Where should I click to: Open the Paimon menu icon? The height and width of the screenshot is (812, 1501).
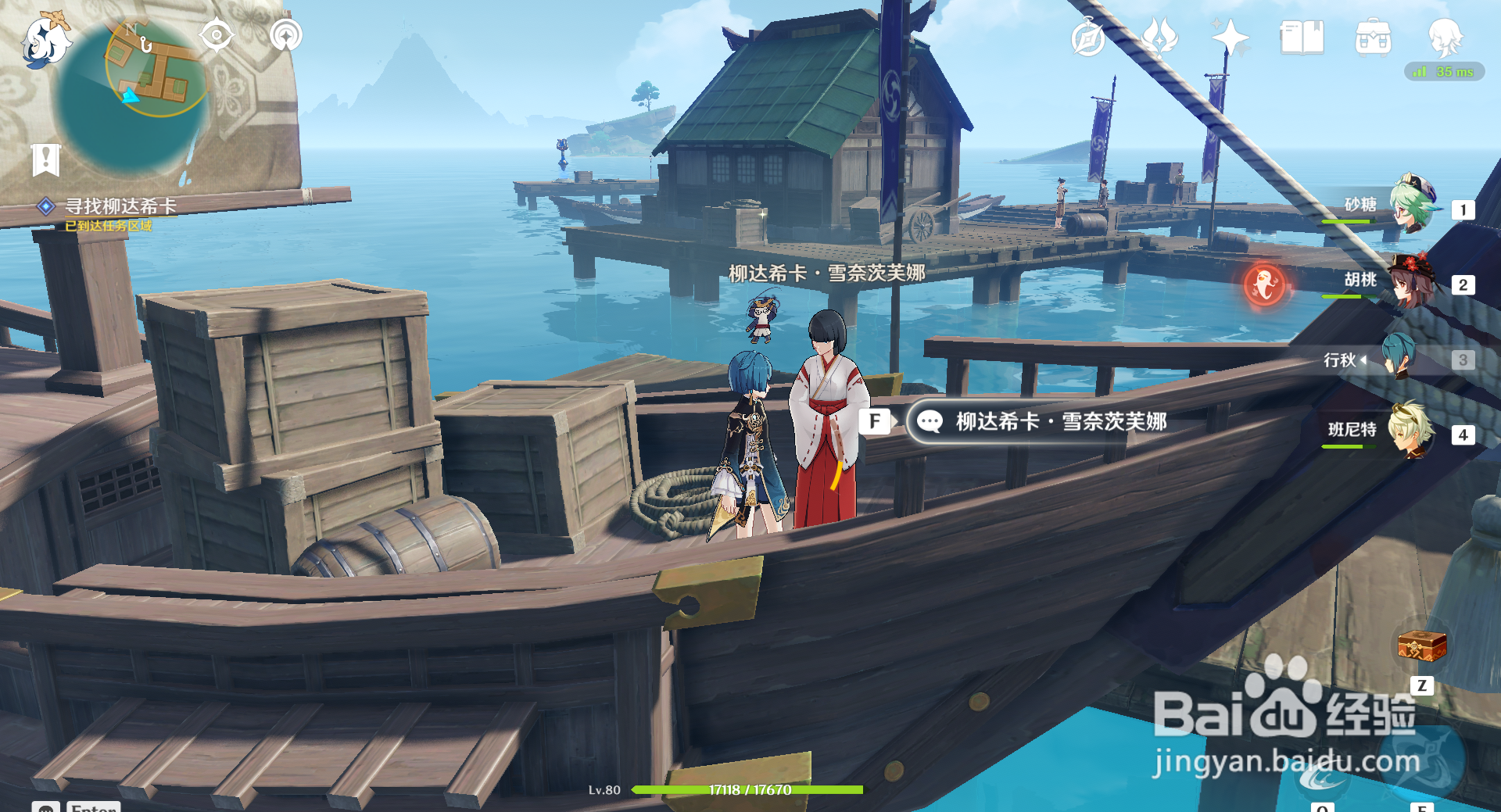click(45, 41)
